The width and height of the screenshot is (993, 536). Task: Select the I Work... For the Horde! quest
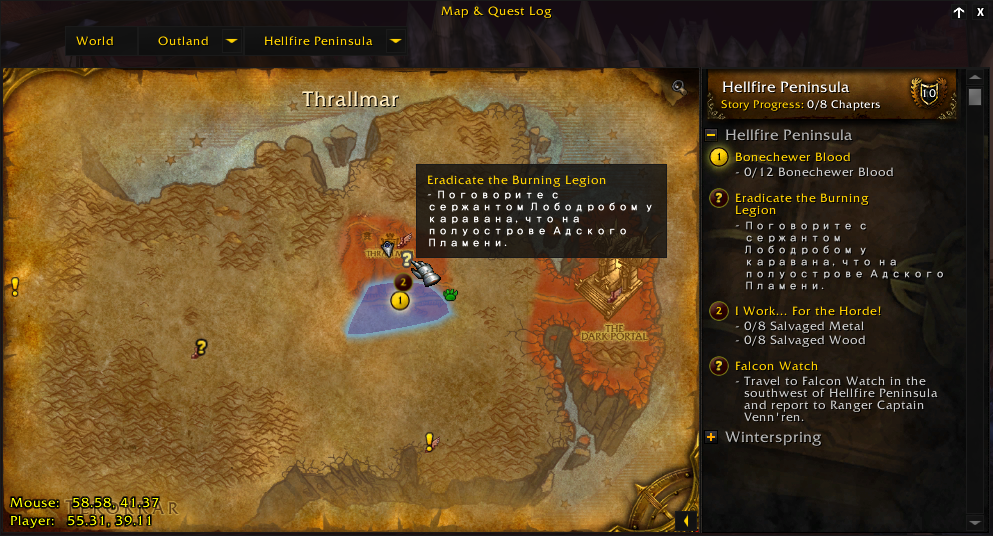[x=807, y=311]
